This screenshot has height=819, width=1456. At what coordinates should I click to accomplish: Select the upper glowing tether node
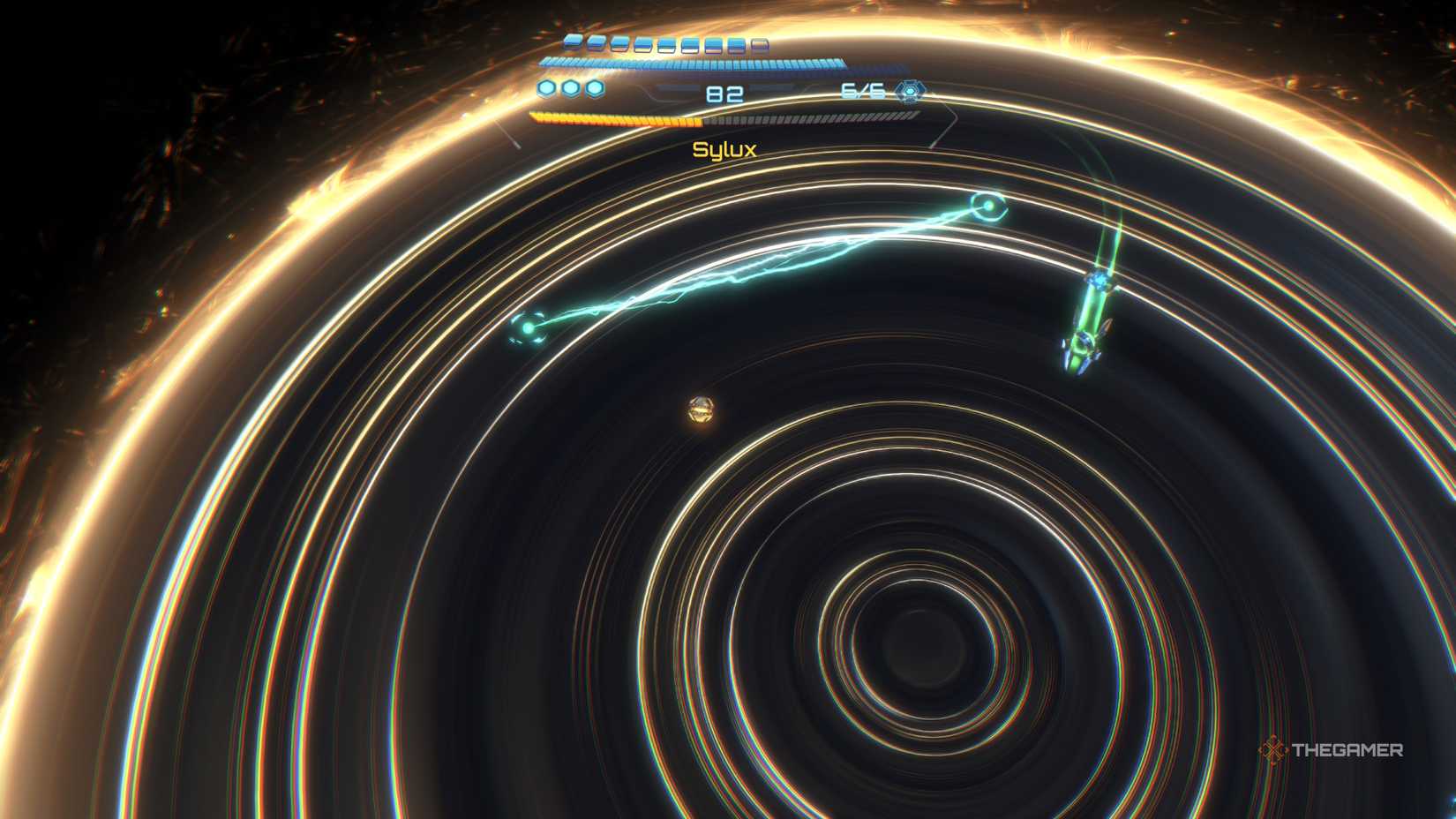click(988, 206)
